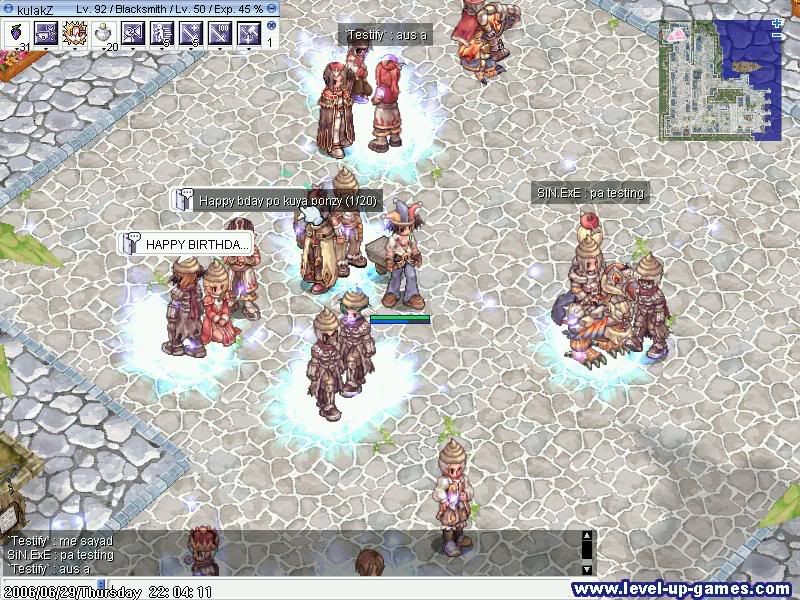Zoom in the minimap with plus
The image size is (800, 600).
pos(777,22)
